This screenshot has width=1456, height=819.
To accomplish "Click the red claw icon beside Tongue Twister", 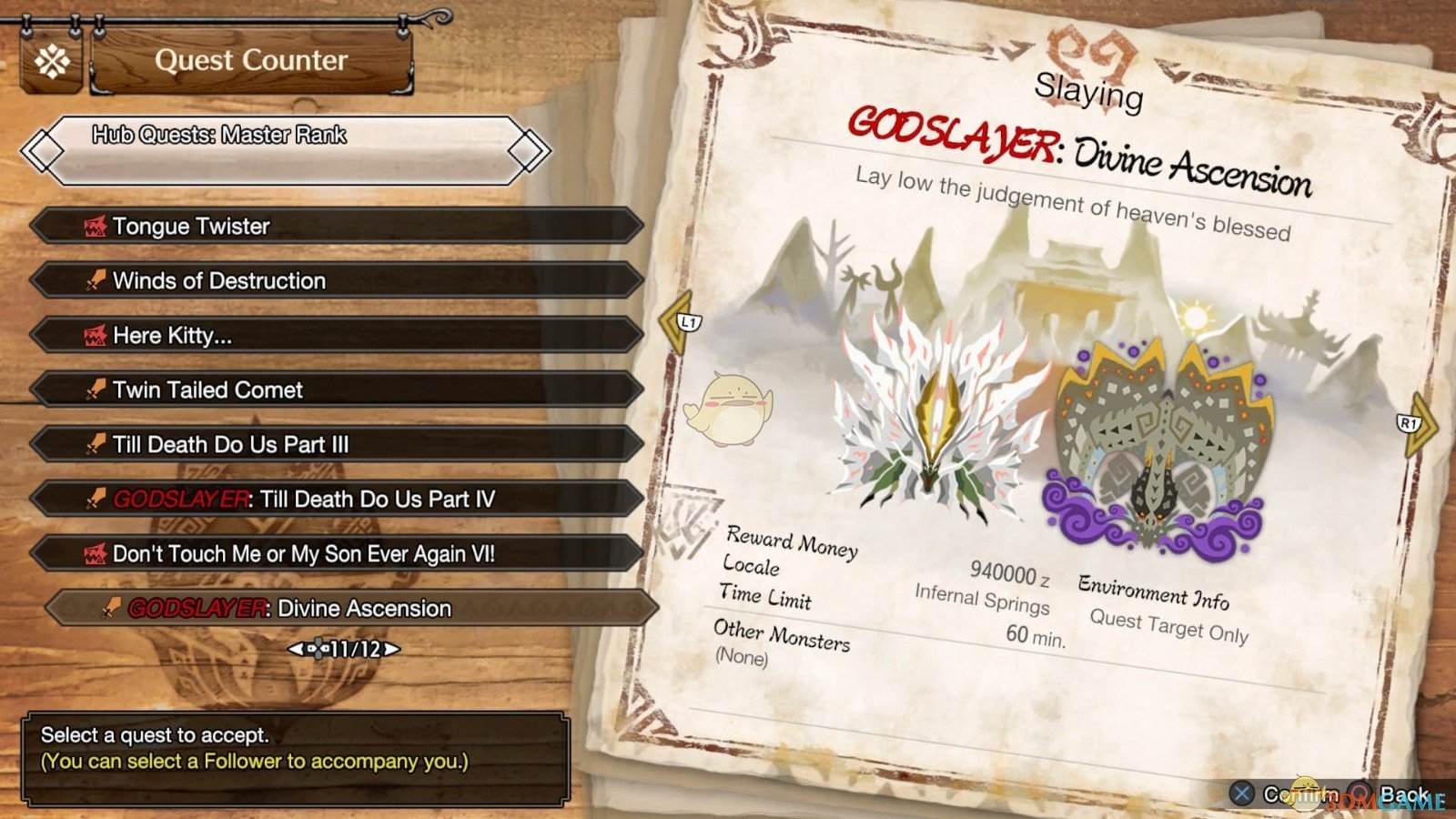I will [x=96, y=226].
